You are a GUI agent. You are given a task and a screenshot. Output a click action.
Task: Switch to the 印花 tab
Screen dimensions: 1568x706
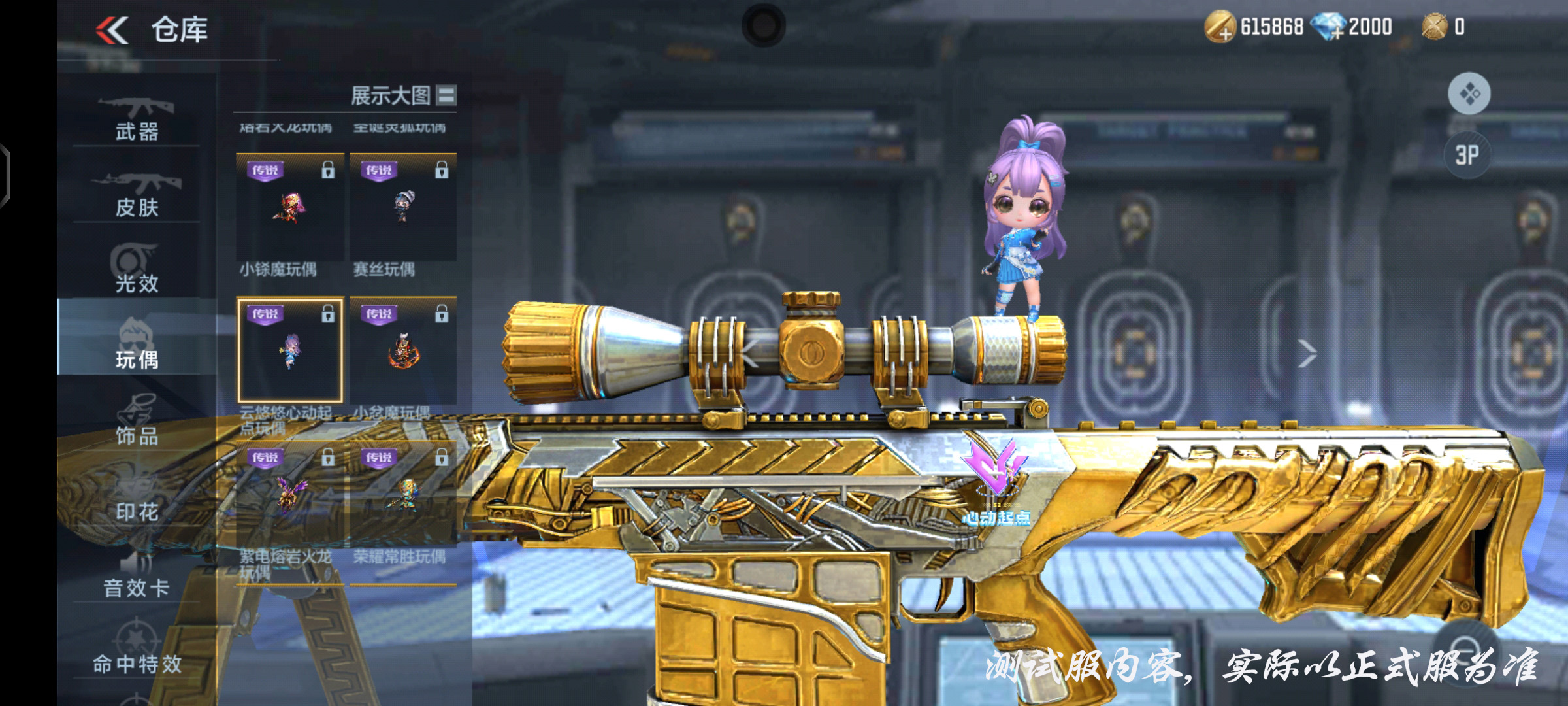tap(137, 498)
